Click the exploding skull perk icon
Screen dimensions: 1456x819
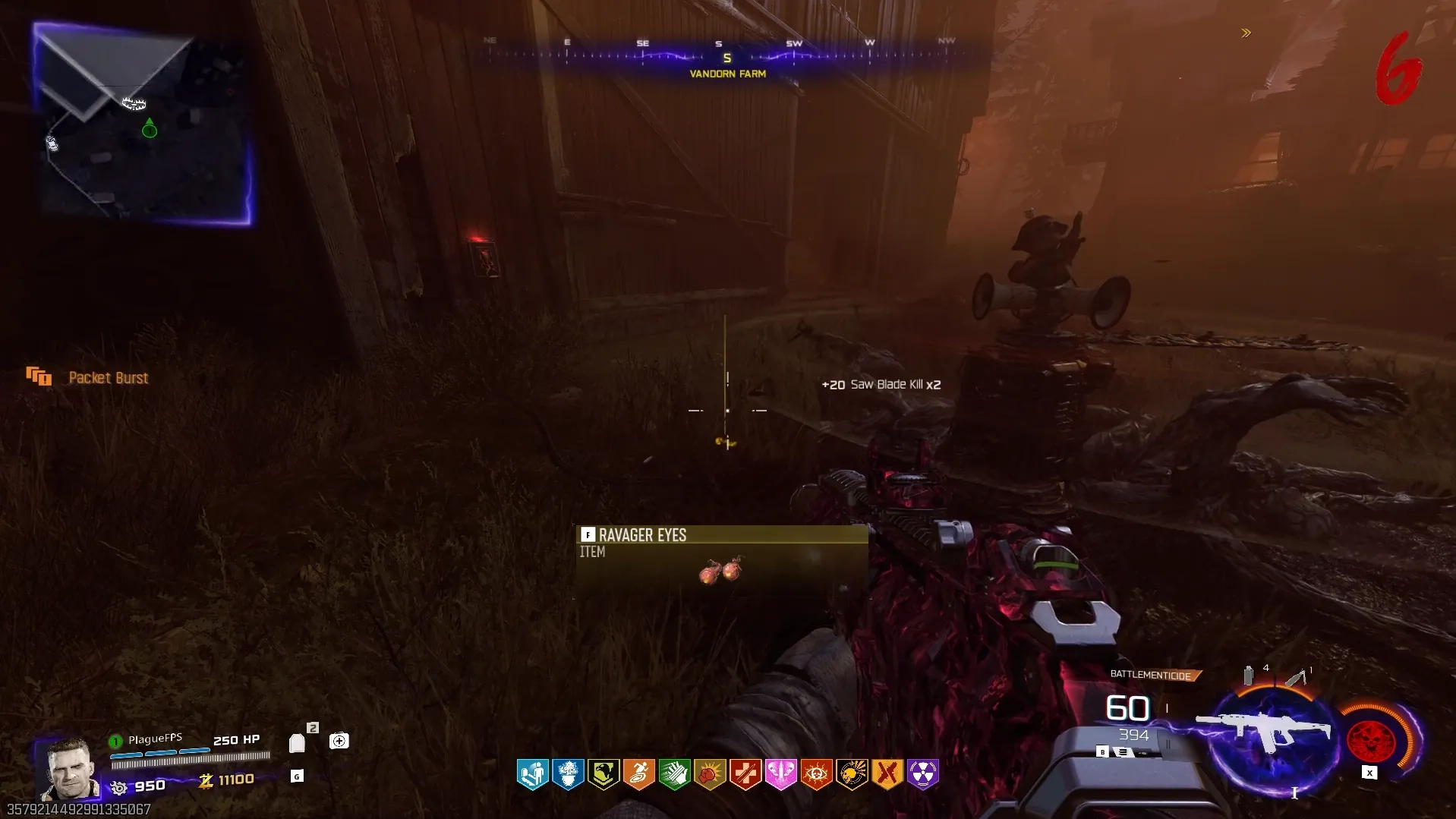tap(852, 774)
